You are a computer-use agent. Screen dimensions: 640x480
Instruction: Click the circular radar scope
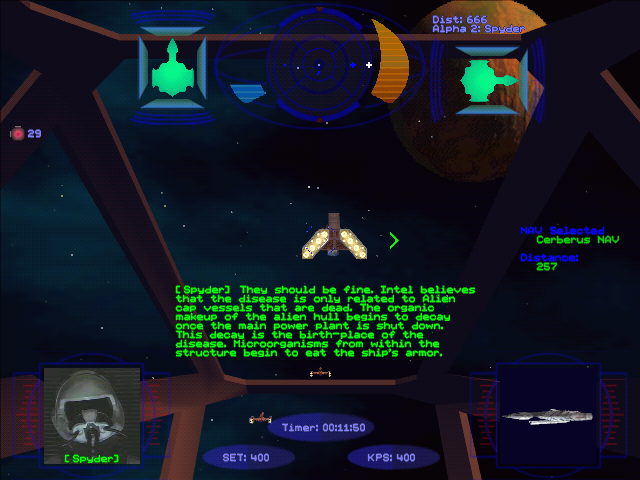click(x=319, y=66)
